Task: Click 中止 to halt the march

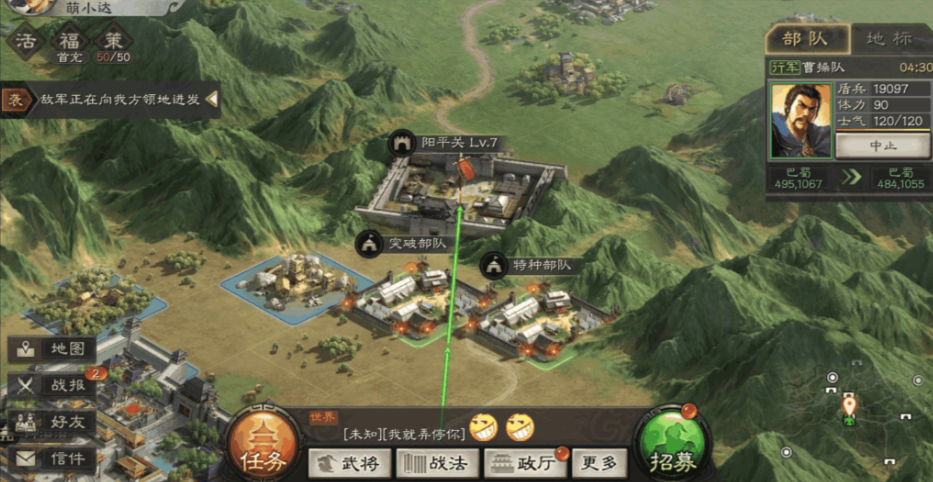Action: pos(875,146)
